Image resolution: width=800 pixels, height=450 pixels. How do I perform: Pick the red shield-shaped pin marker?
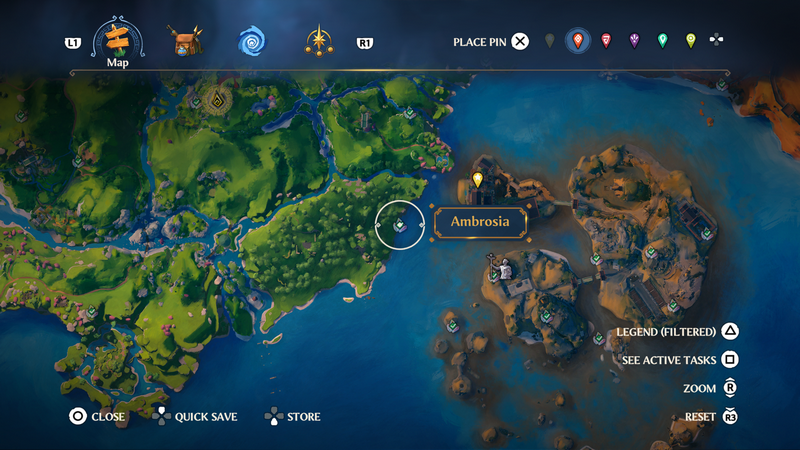(x=606, y=41)
